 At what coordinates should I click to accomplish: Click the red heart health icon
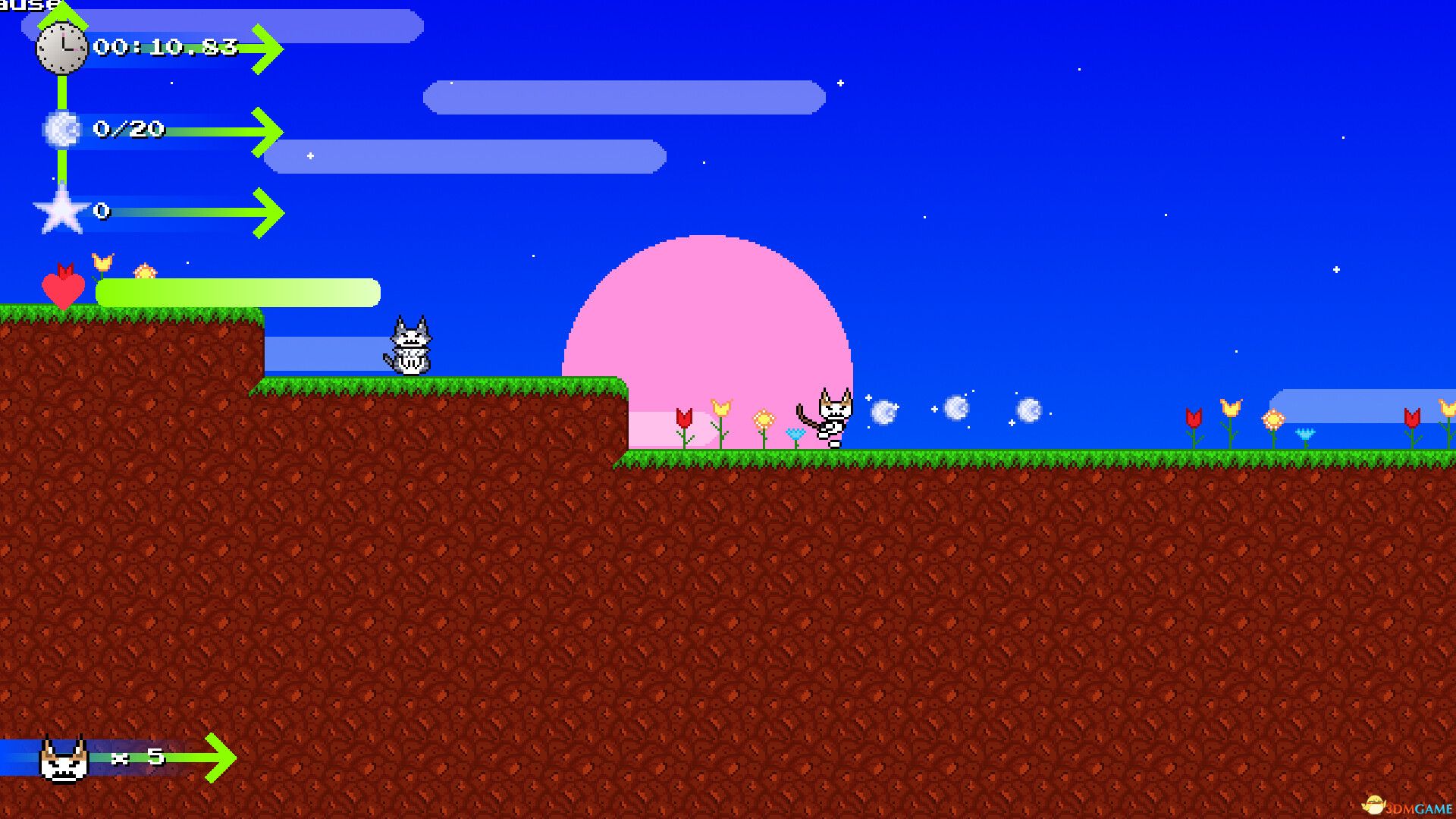pos(64,290)
